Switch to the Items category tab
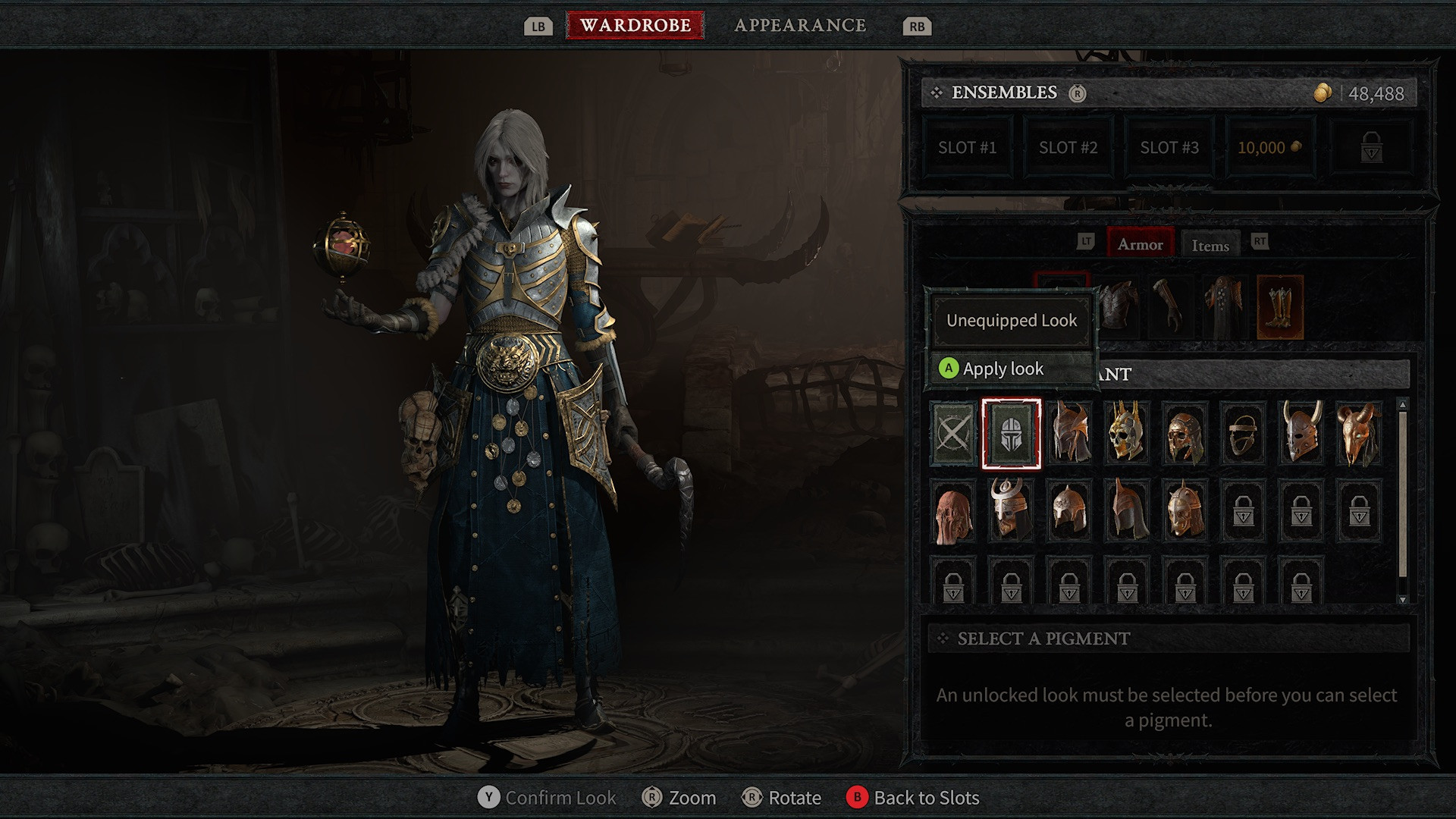This screenshot has height=819, width=1456. click(x=1210, y=245)
